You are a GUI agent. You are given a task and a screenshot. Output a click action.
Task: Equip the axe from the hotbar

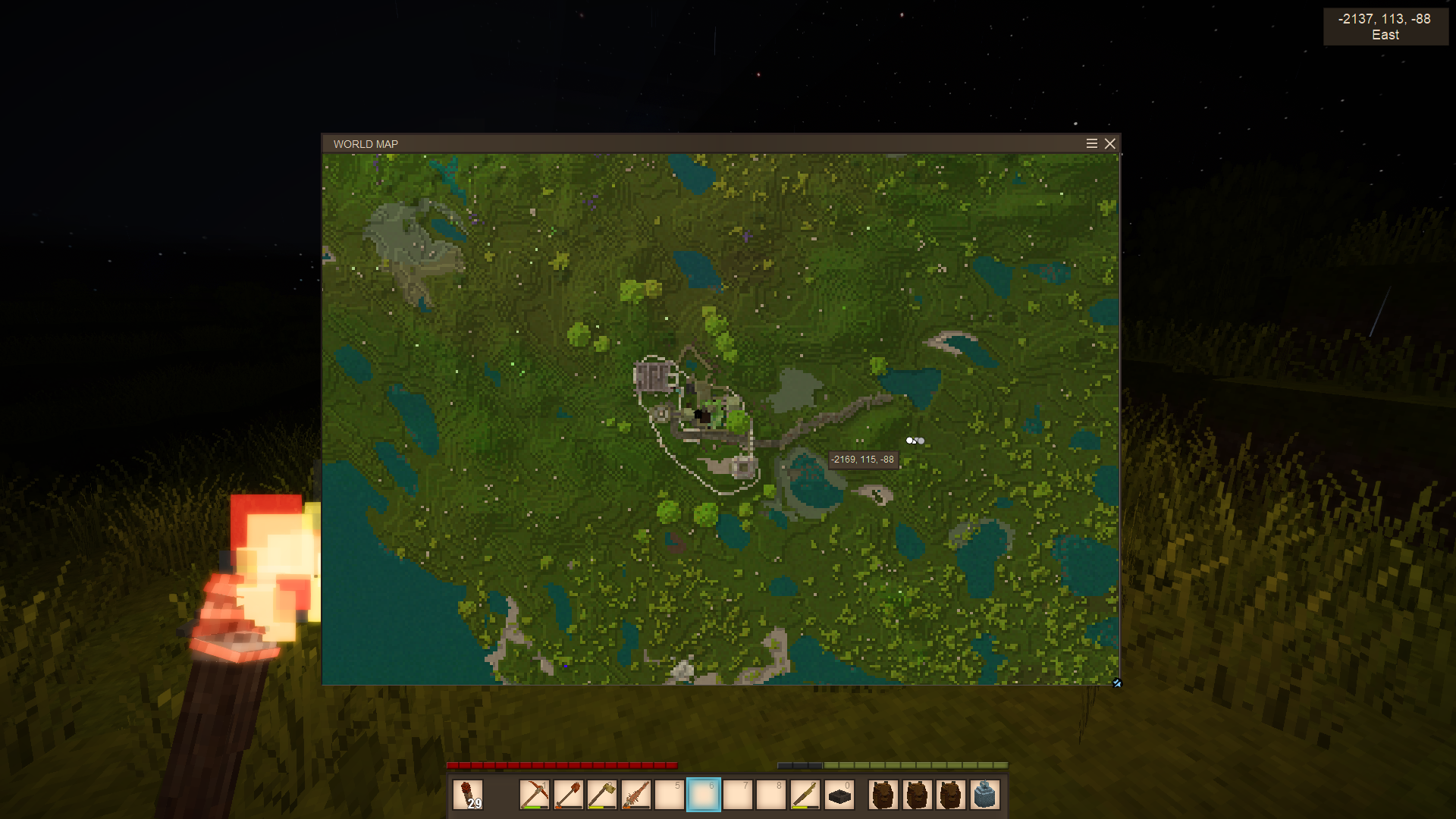pyautogui.click(x=602, y=795)
